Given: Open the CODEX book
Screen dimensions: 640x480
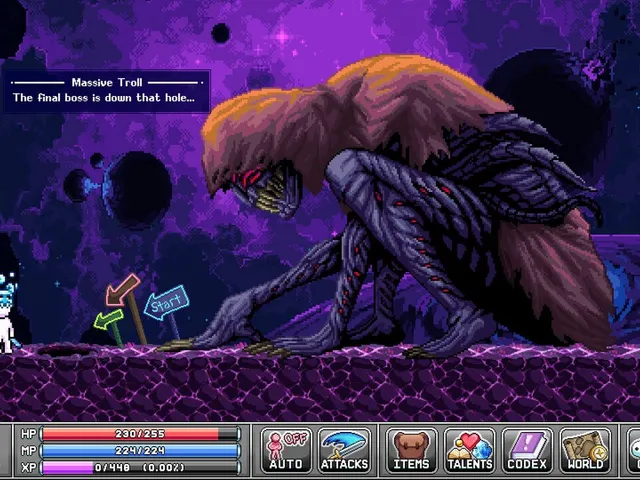Looking at the screenshot, I should tap(527, 450).
